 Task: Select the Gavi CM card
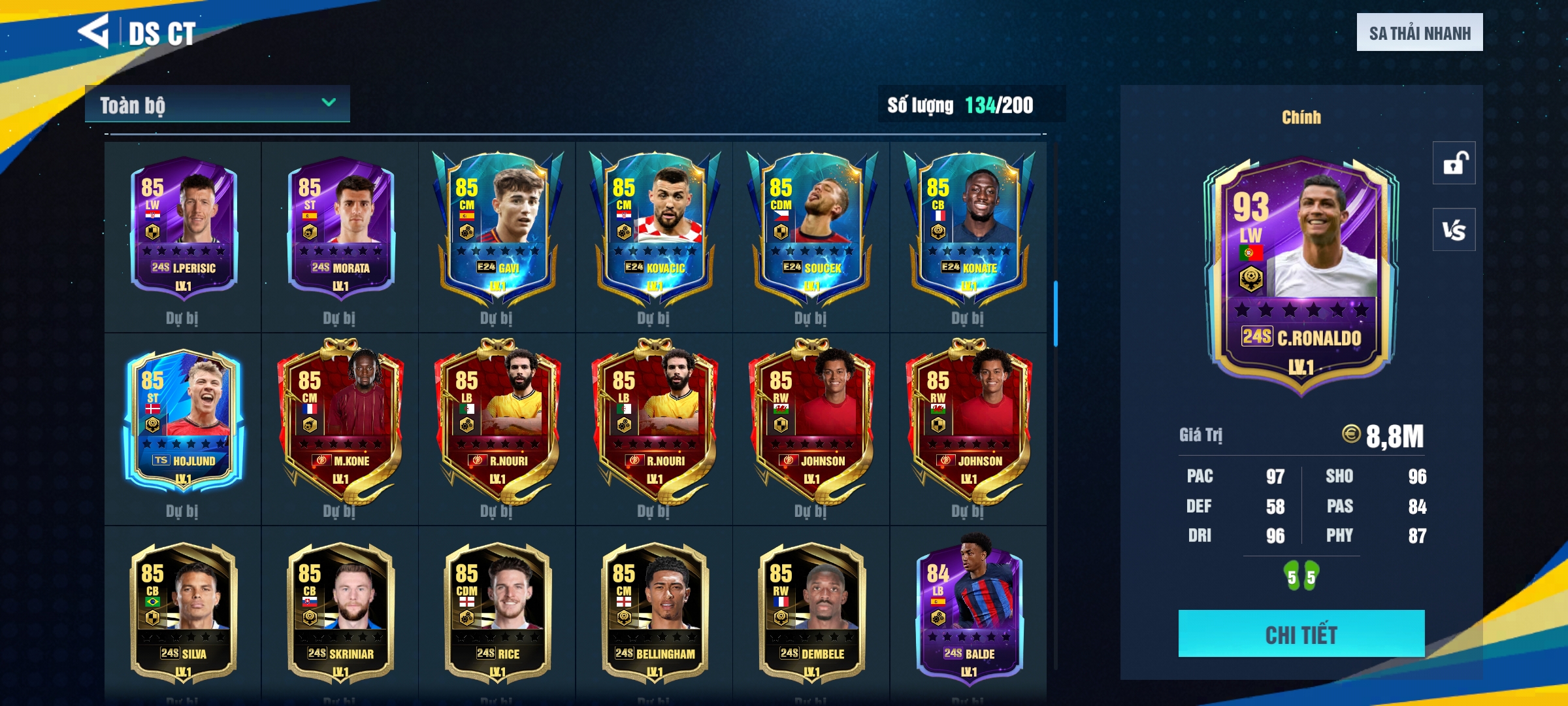497,229
